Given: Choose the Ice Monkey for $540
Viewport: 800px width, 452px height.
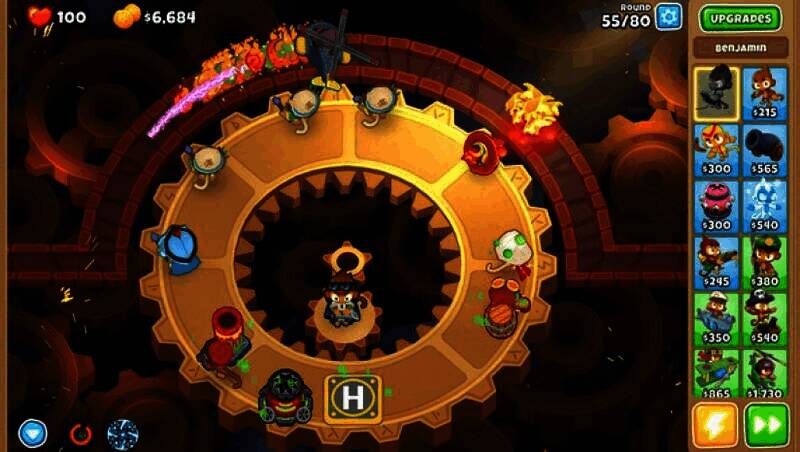Looking at the screenshot, I should [766, 205].
